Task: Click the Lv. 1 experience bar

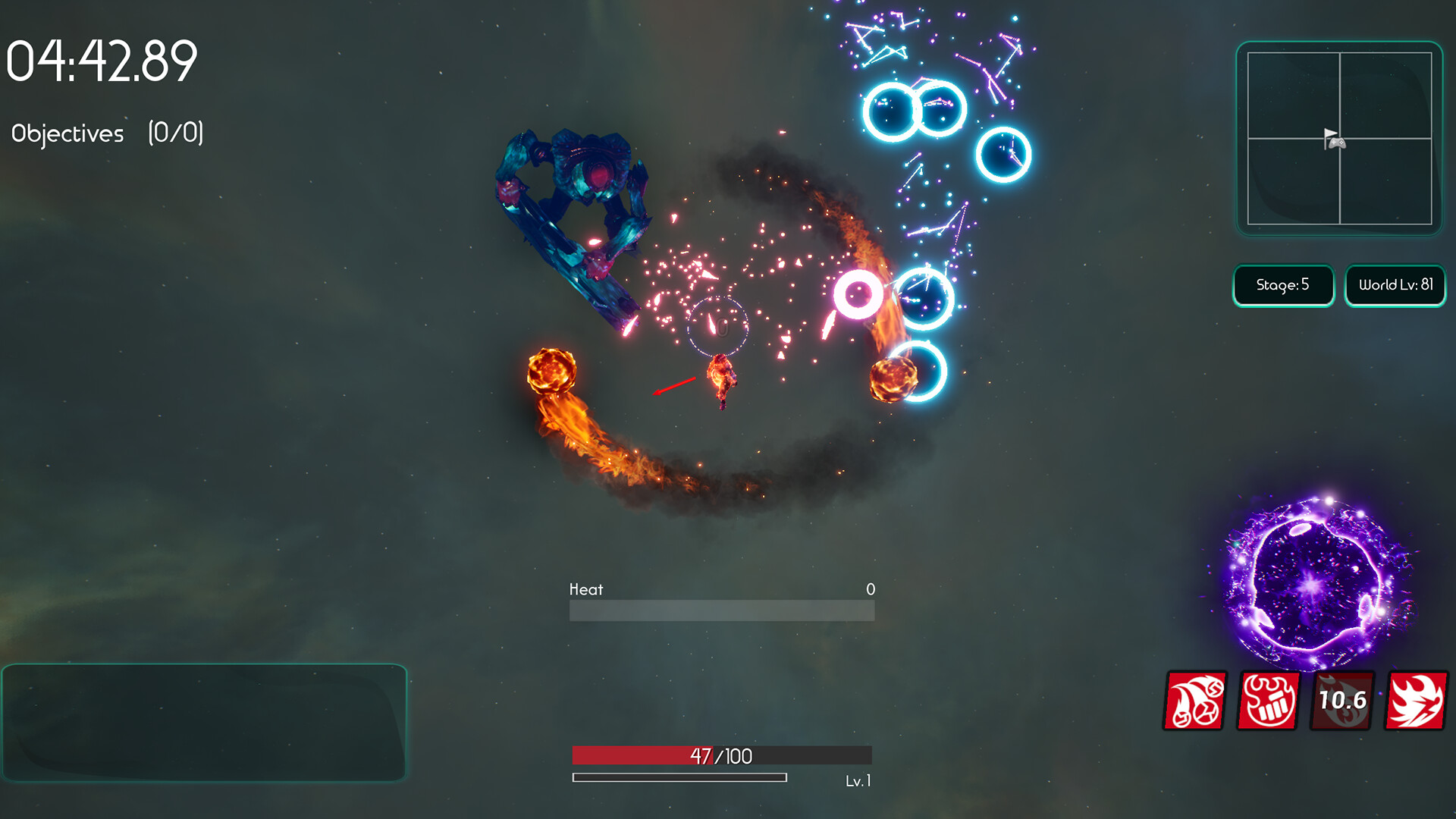Action: 679,777
